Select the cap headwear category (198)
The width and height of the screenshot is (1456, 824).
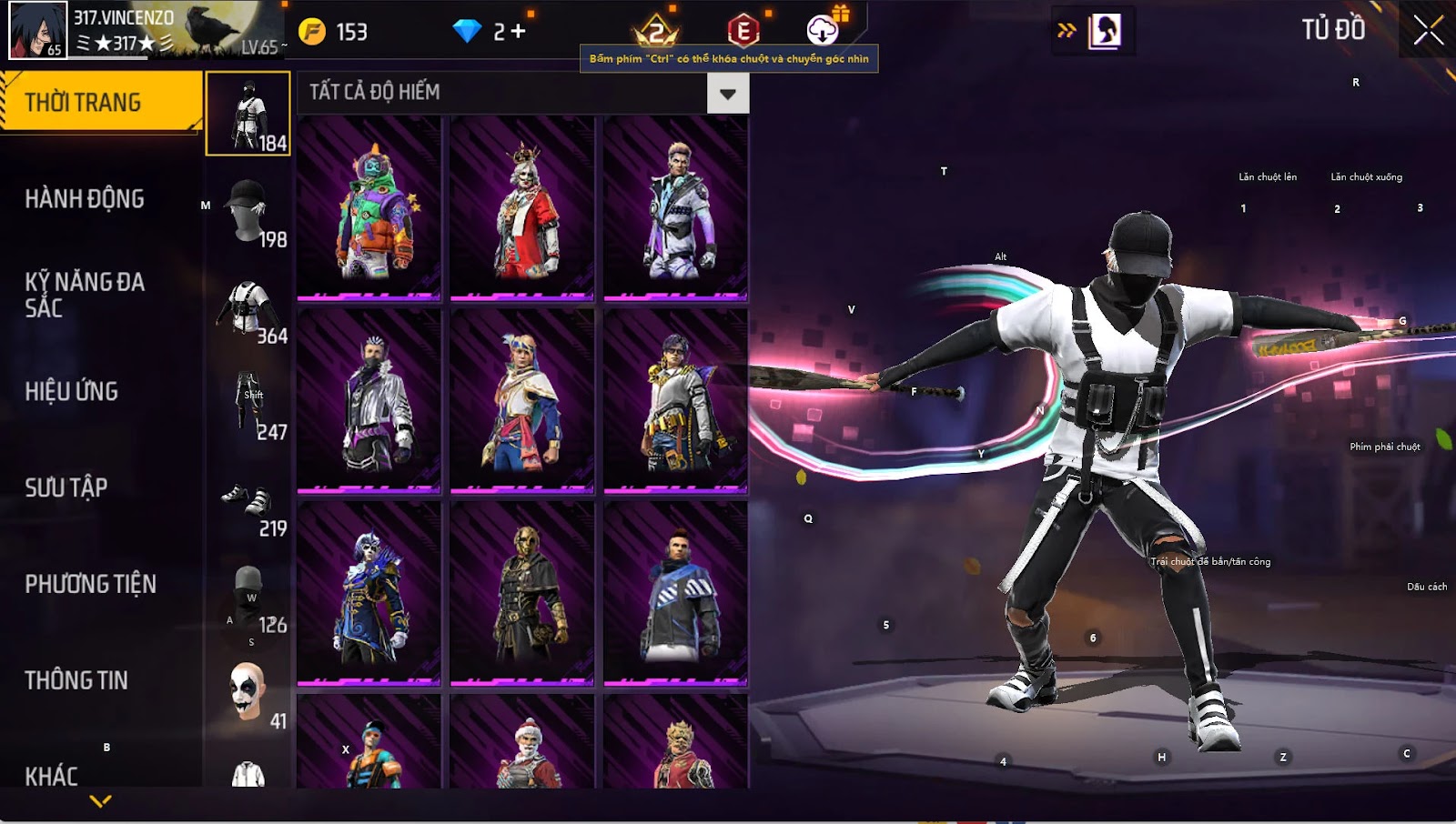pos(248,211)
